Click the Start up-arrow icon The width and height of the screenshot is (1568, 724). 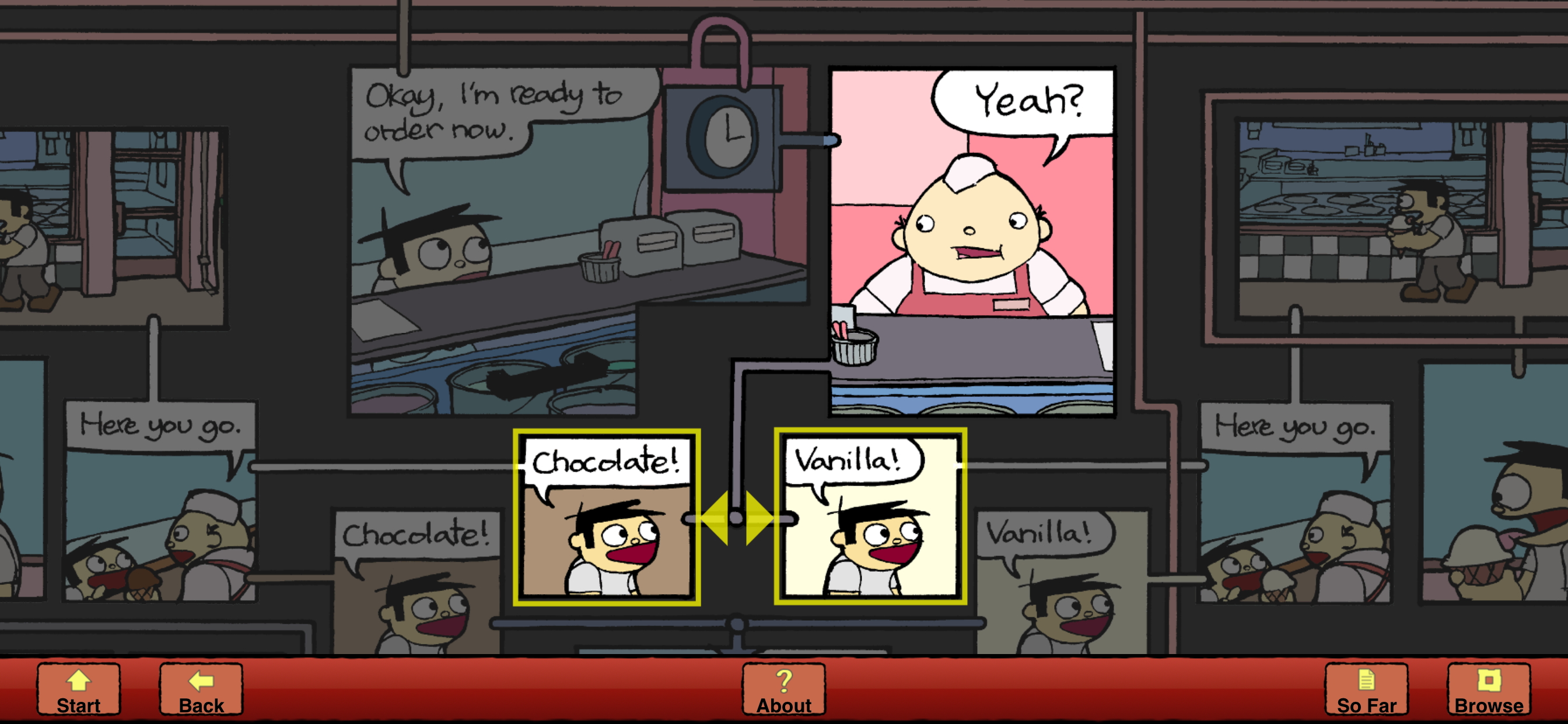pos(79,681)
